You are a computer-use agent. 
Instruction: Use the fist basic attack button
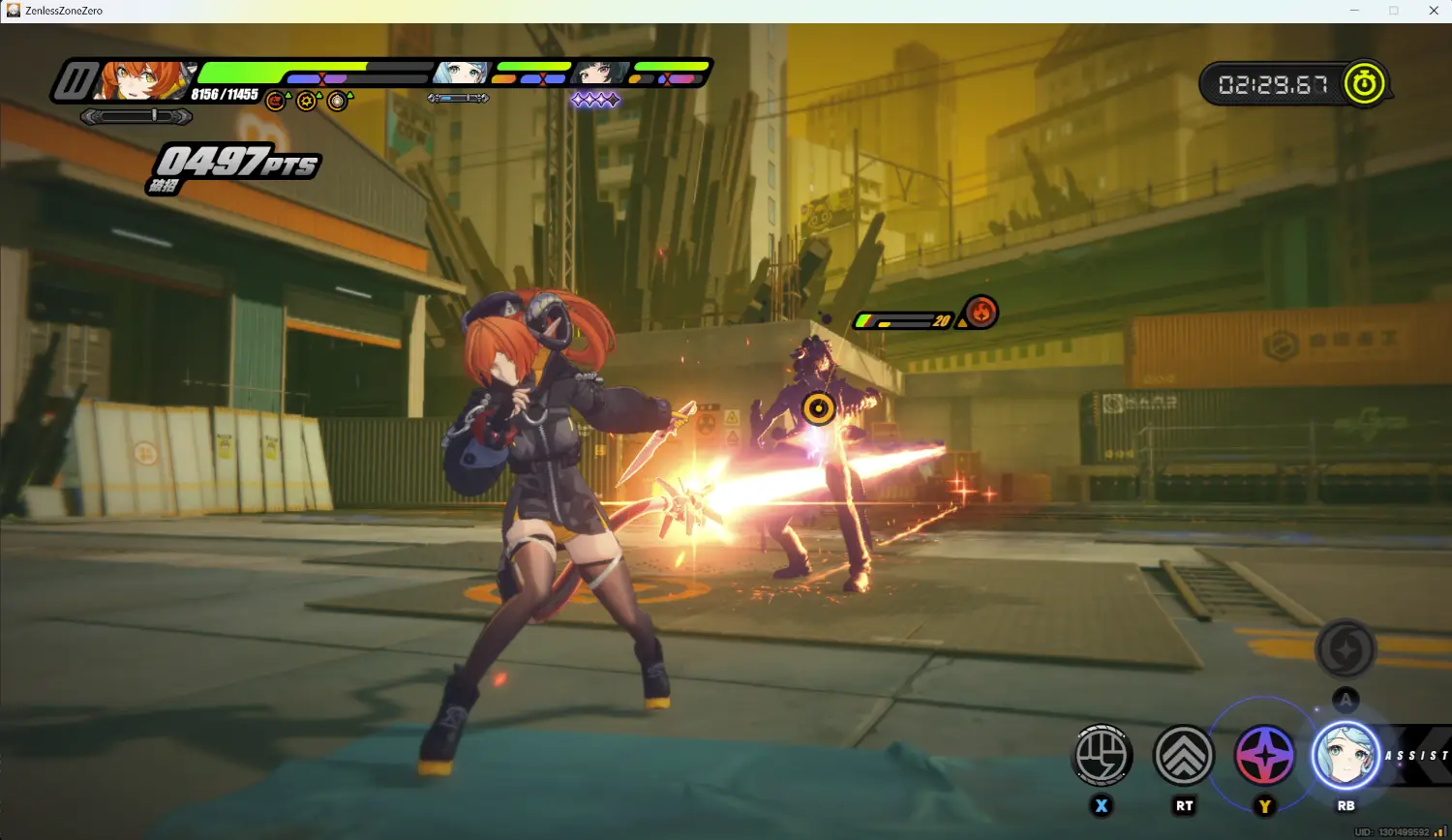(x=1102, y=755)
